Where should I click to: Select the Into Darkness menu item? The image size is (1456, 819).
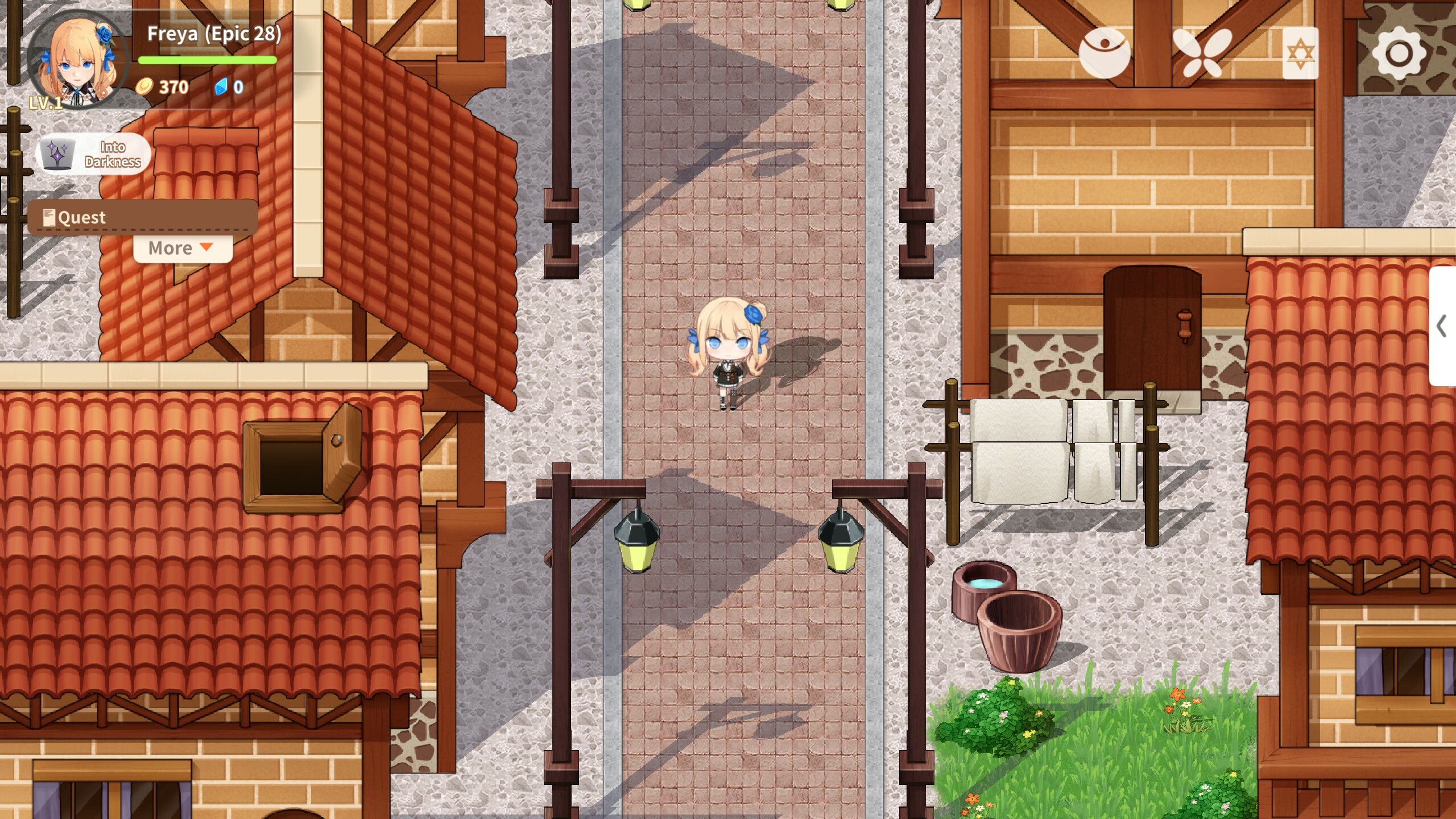point(114,154)
